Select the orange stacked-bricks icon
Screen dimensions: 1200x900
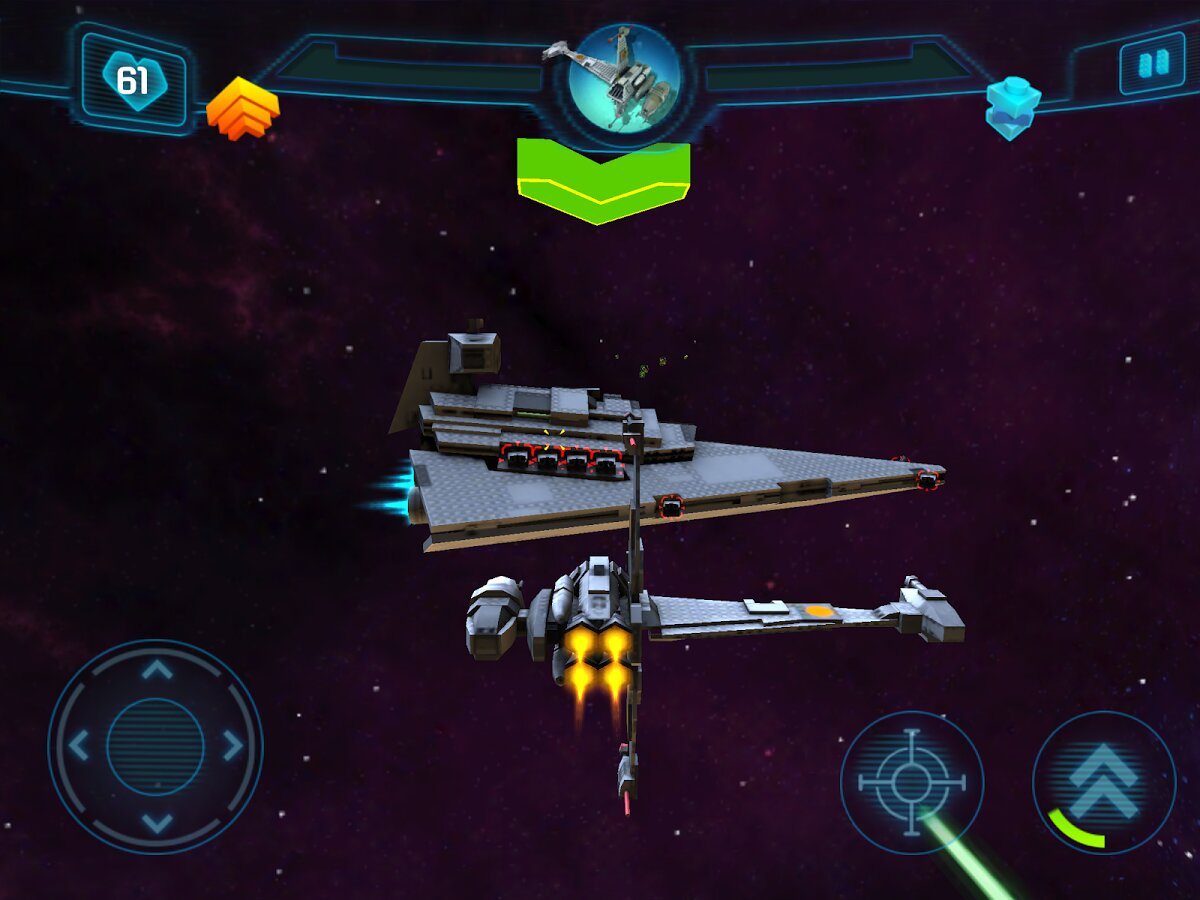point(242,107)
